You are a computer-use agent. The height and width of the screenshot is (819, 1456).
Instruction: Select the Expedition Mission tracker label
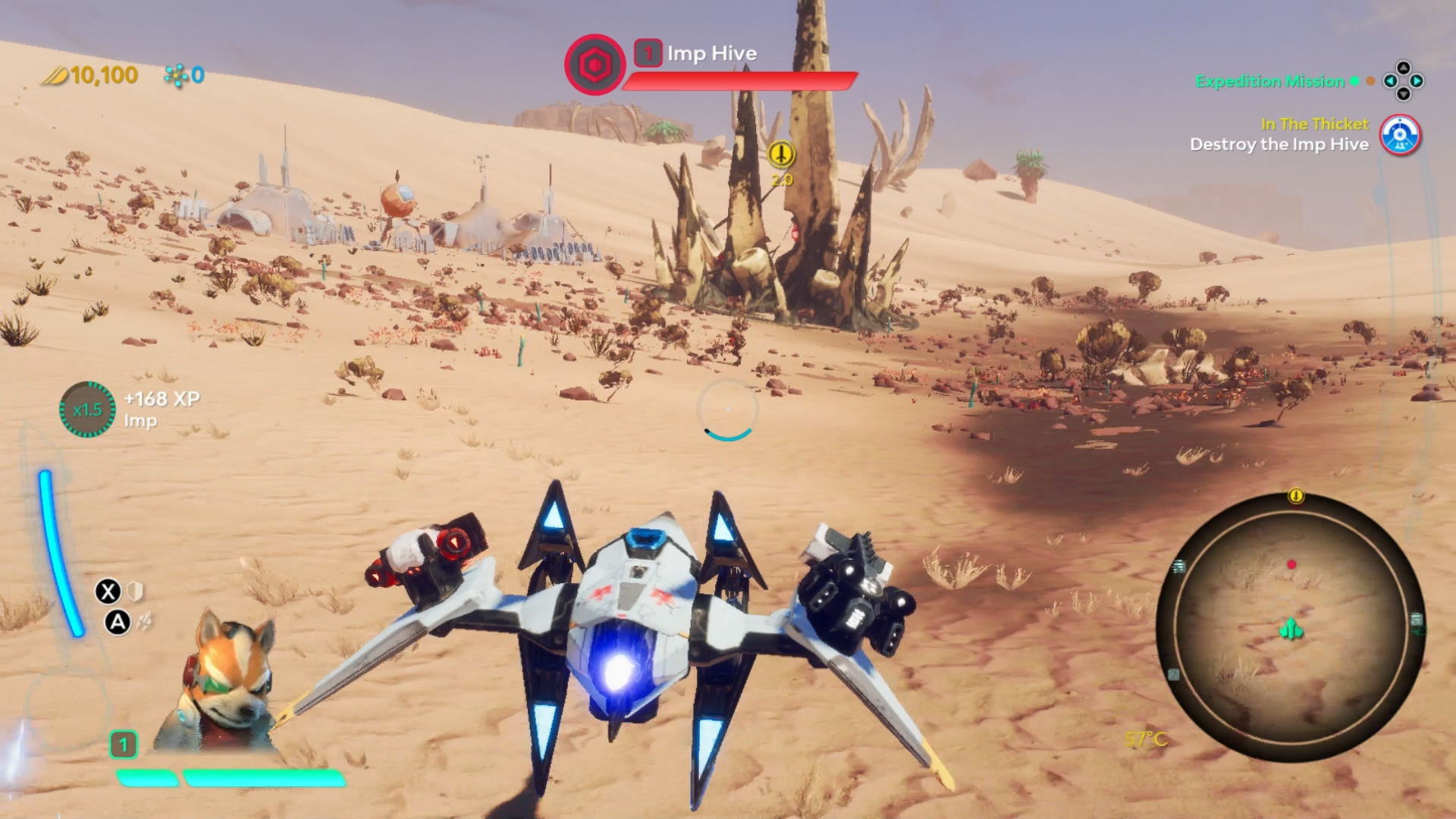click(x=1269, y=81)
